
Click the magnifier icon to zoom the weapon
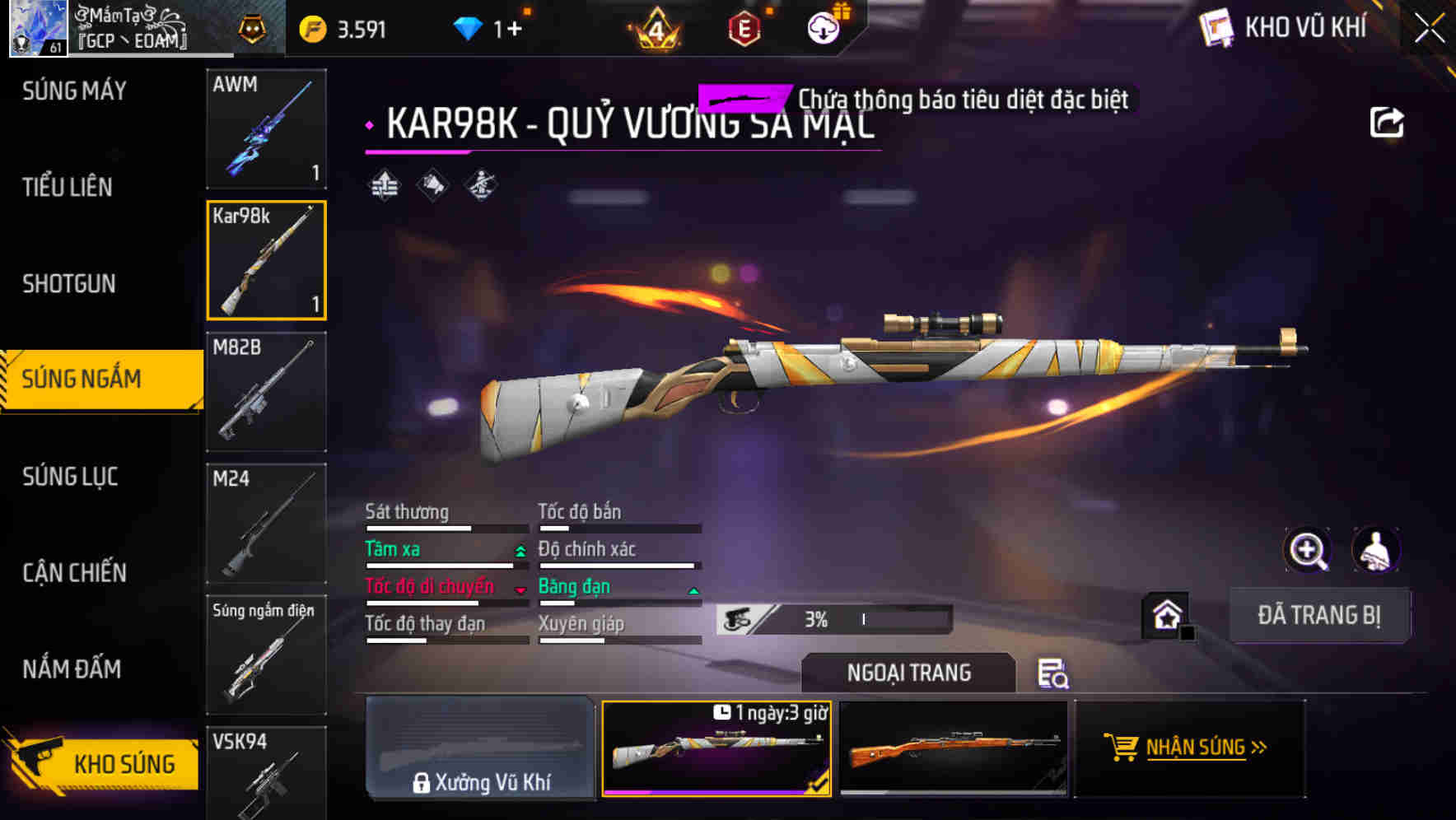coord(1309,550)
